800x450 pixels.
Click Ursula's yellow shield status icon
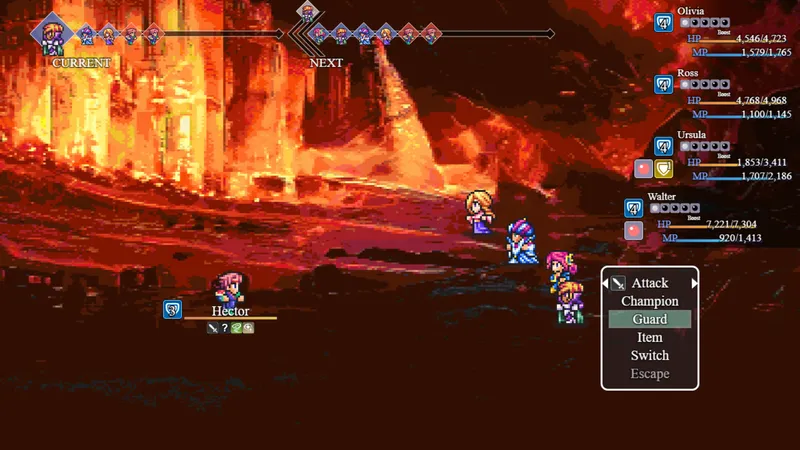663,169
